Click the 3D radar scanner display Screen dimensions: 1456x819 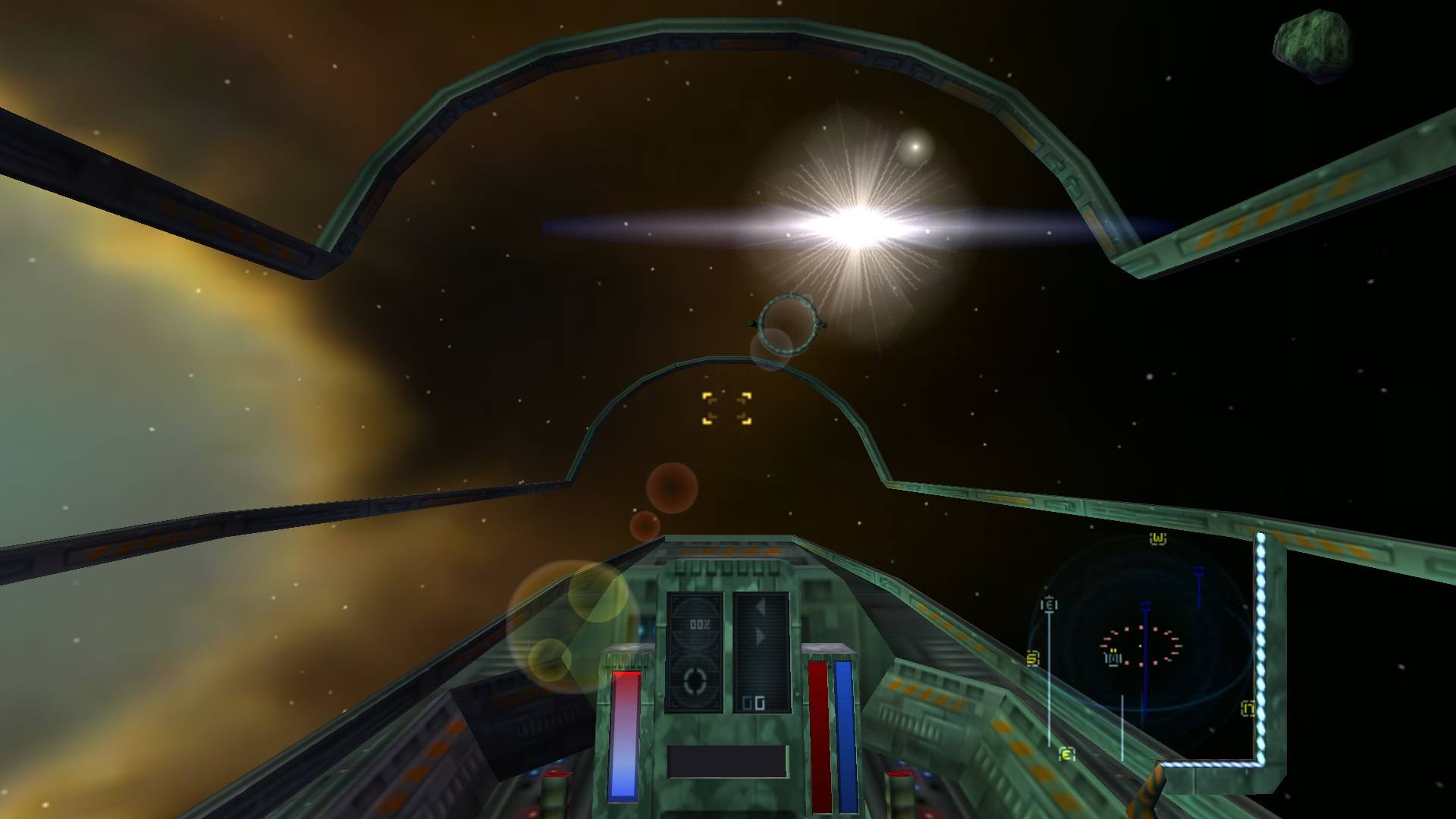(1141, 645)
